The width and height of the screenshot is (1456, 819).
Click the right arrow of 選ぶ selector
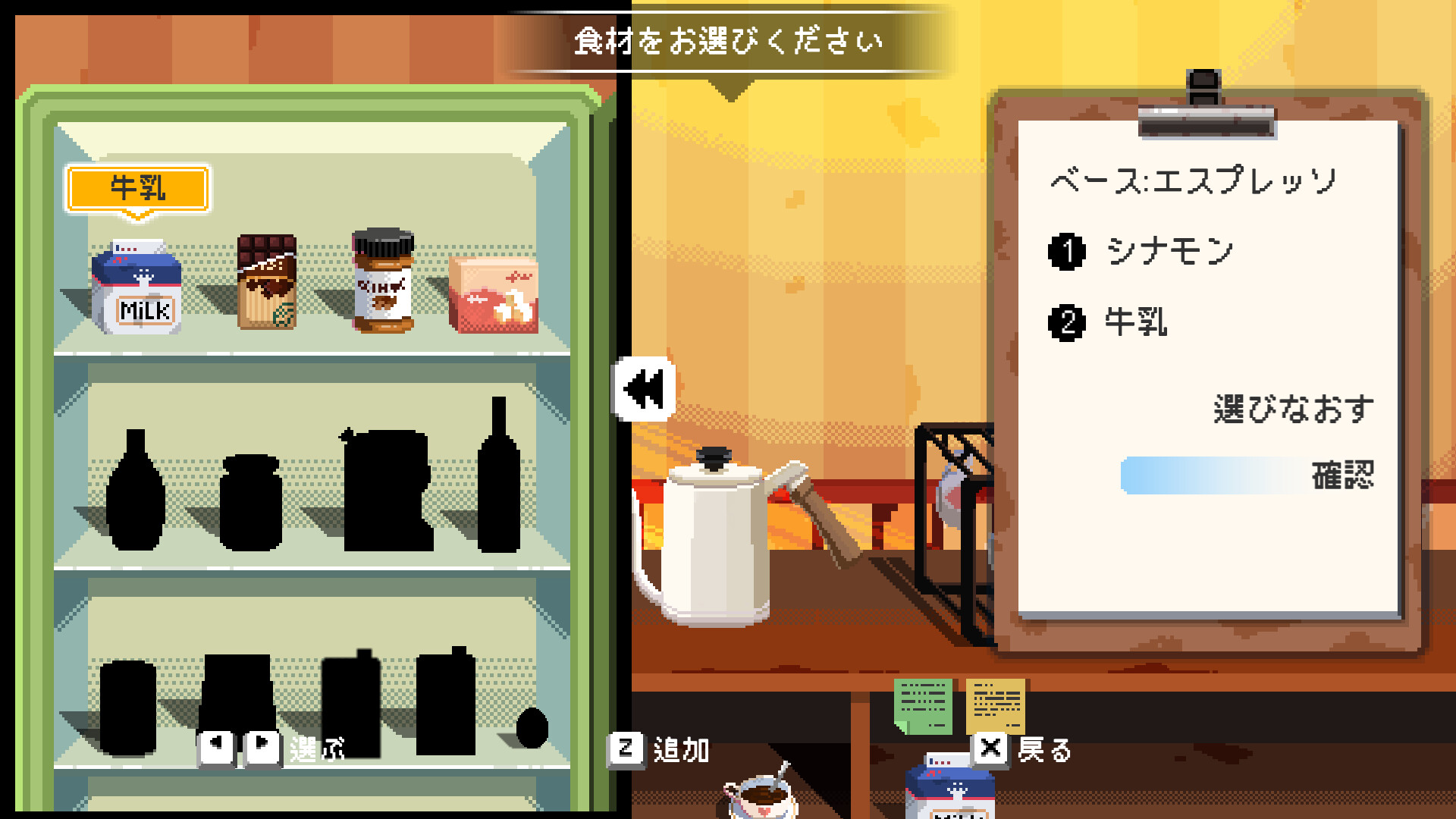[263, 747]
